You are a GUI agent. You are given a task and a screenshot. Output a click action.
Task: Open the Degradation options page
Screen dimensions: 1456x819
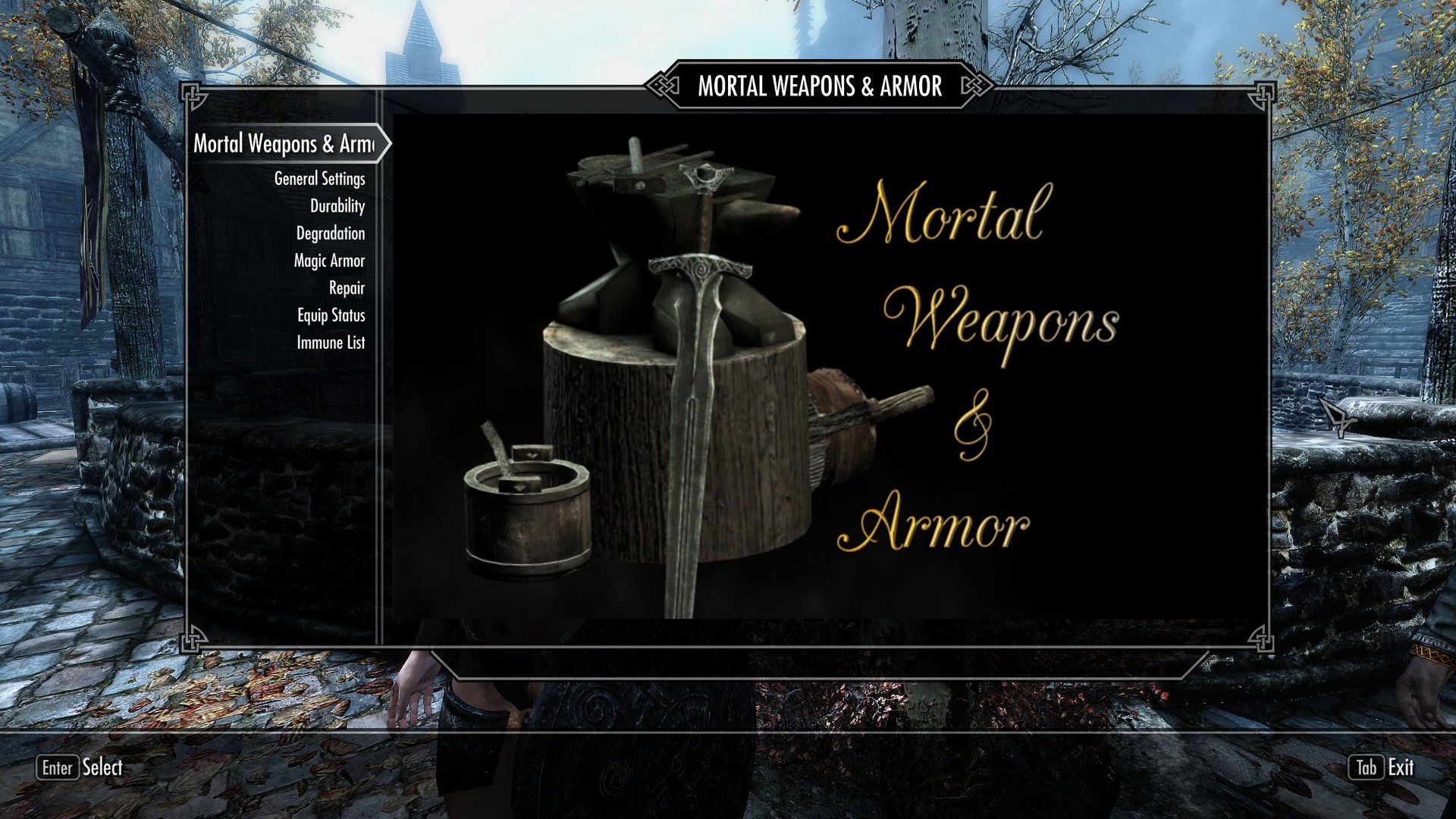[x=329, y=234]
